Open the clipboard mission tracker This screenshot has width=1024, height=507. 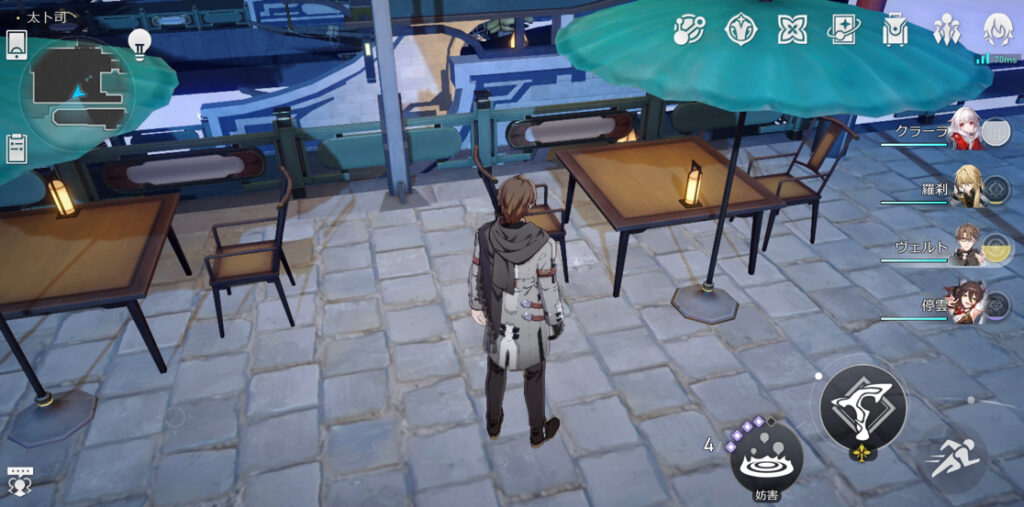[16, 148]
